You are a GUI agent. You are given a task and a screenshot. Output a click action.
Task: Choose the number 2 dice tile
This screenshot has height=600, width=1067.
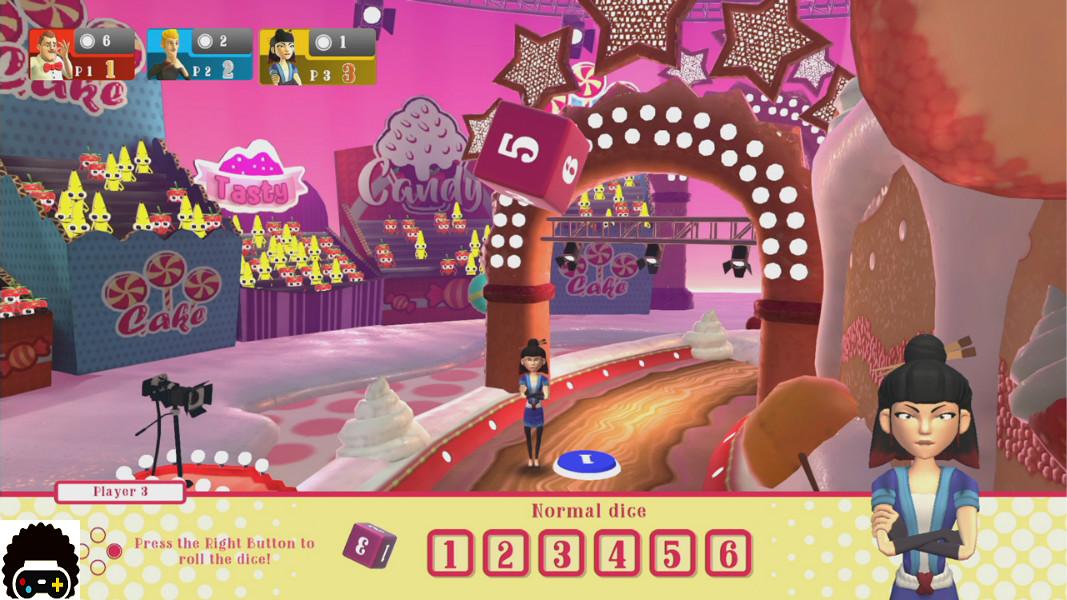(x=506, y=553)
